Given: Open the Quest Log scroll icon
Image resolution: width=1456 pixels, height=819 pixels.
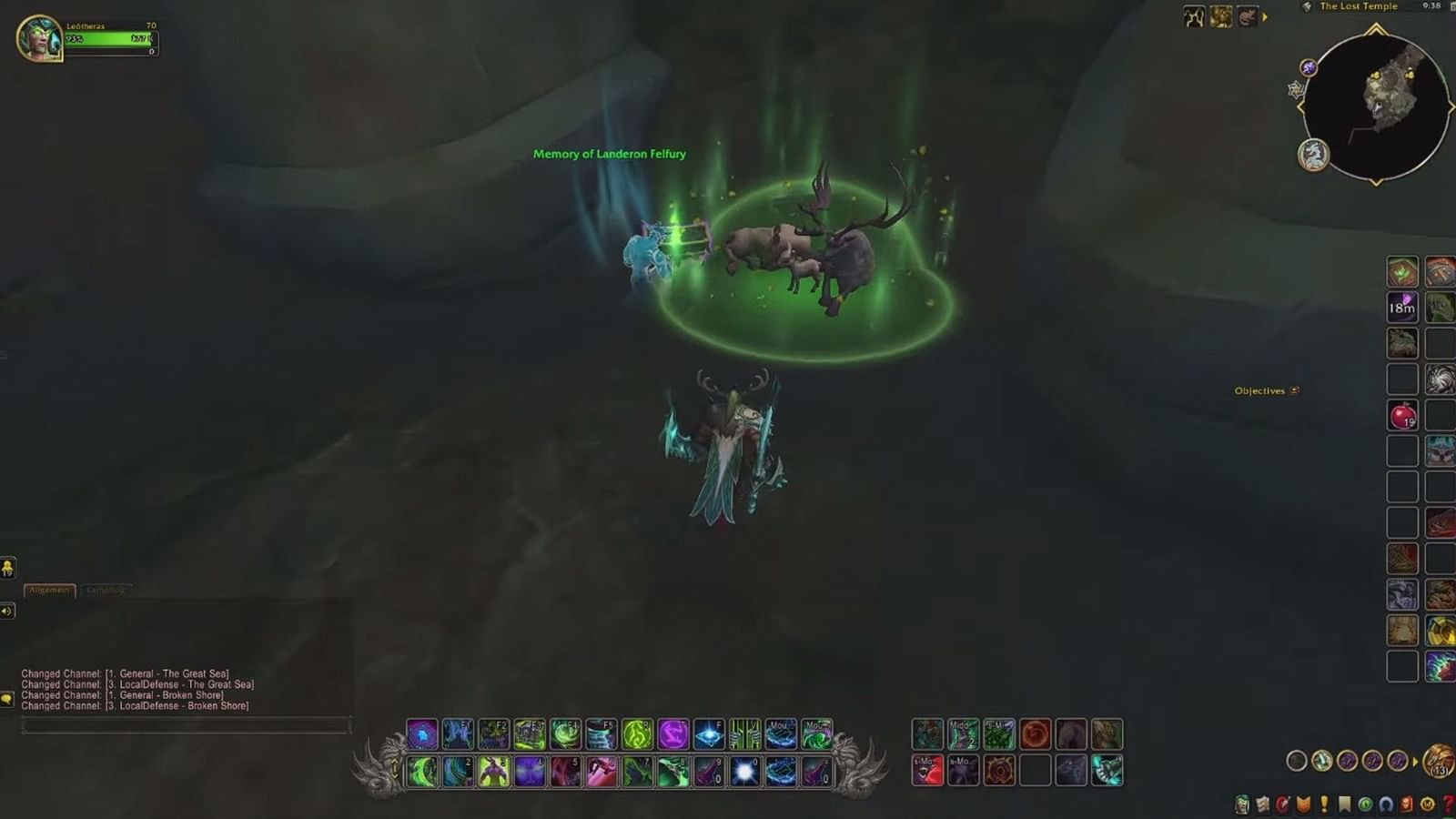Looking at the screenshot, I should pyautogui.click(x=1262, y=804).
